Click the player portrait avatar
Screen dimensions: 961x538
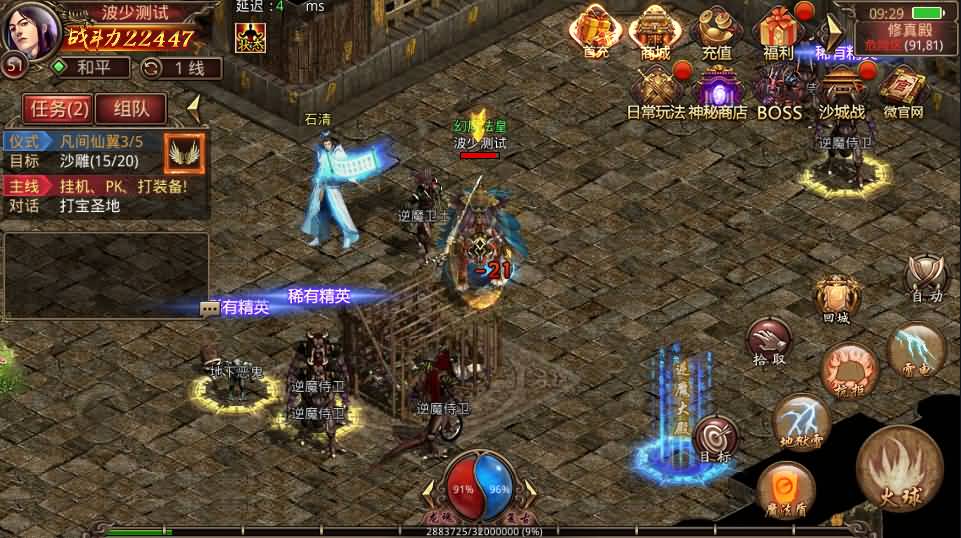[x=30, y=28]
